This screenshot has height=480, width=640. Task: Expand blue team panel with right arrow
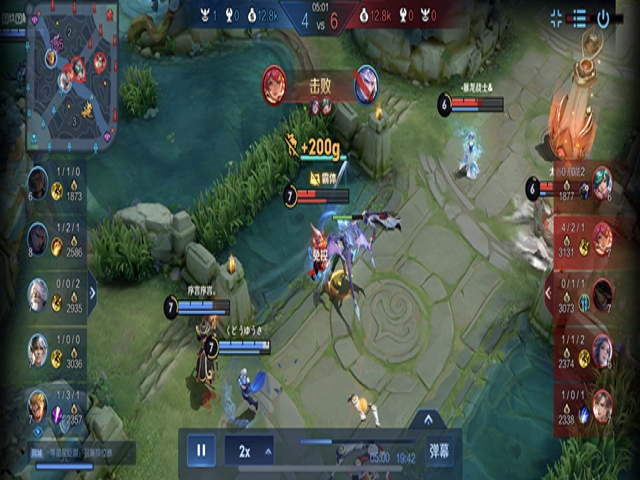[93, 293]
